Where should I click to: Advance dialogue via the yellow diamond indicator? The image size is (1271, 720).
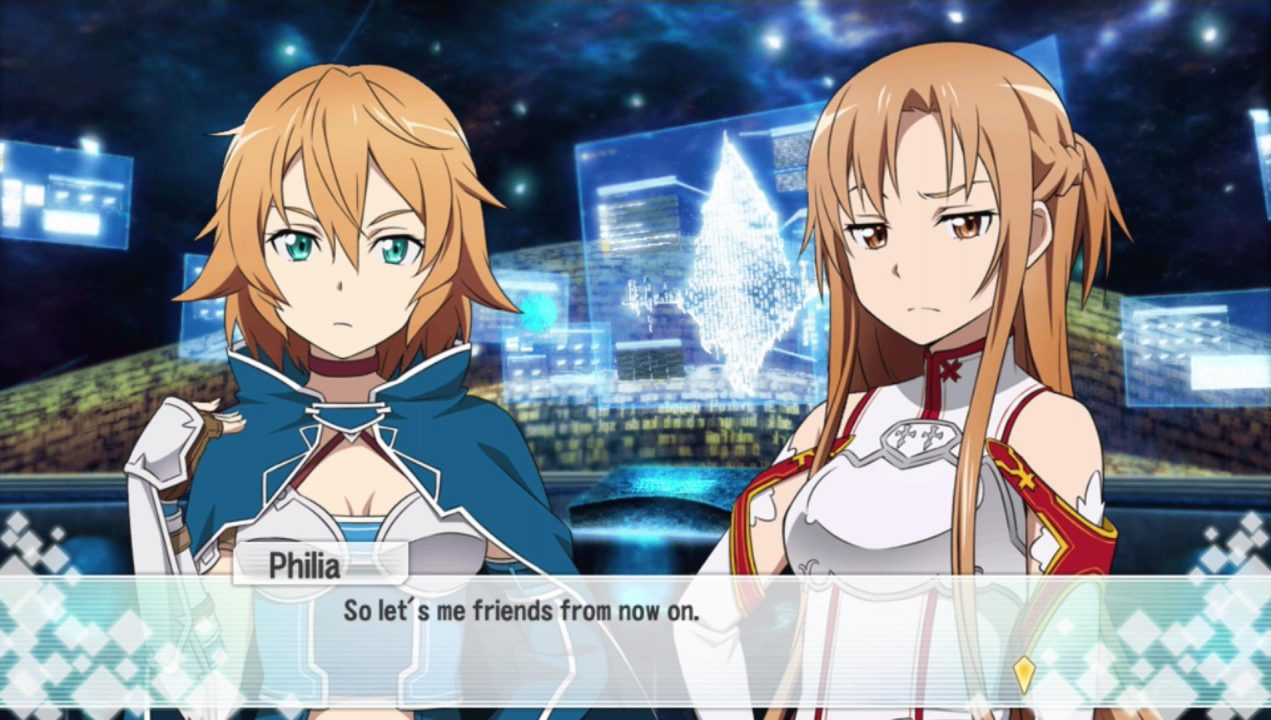click(1023, 673)
